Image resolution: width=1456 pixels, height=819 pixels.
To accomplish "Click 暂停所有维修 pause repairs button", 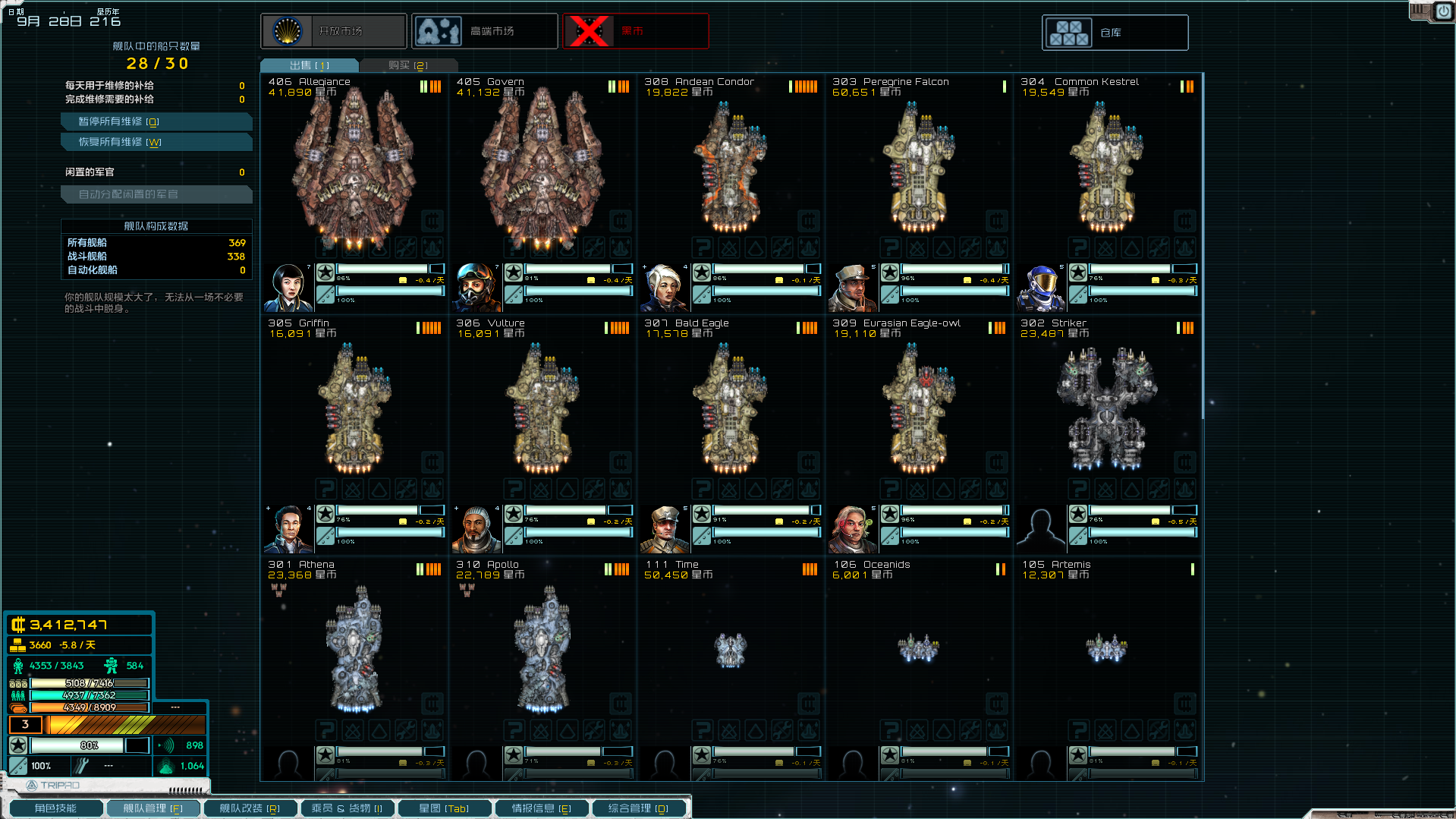I will click(x=156, y=121).
